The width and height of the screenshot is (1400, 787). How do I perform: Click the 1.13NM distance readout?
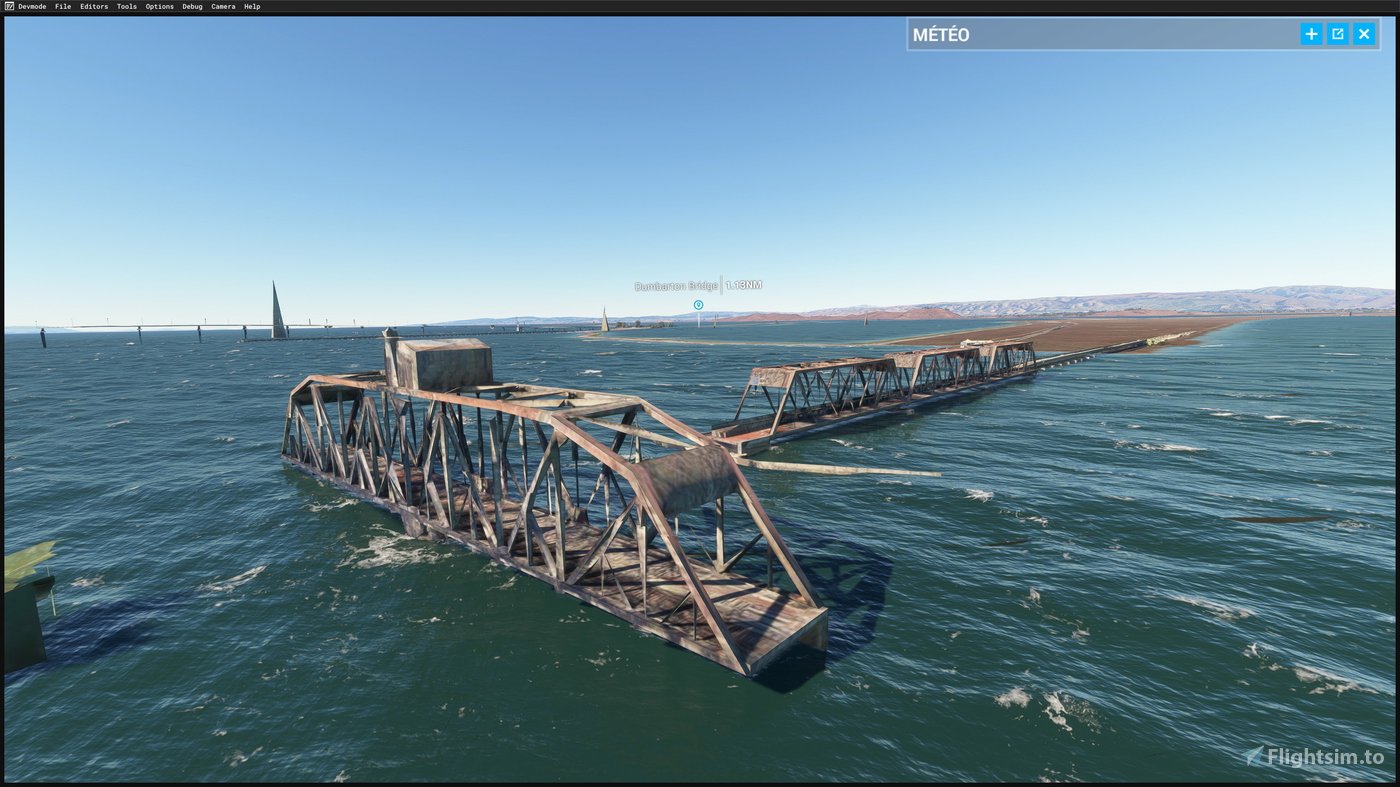(x=742, y=283)
